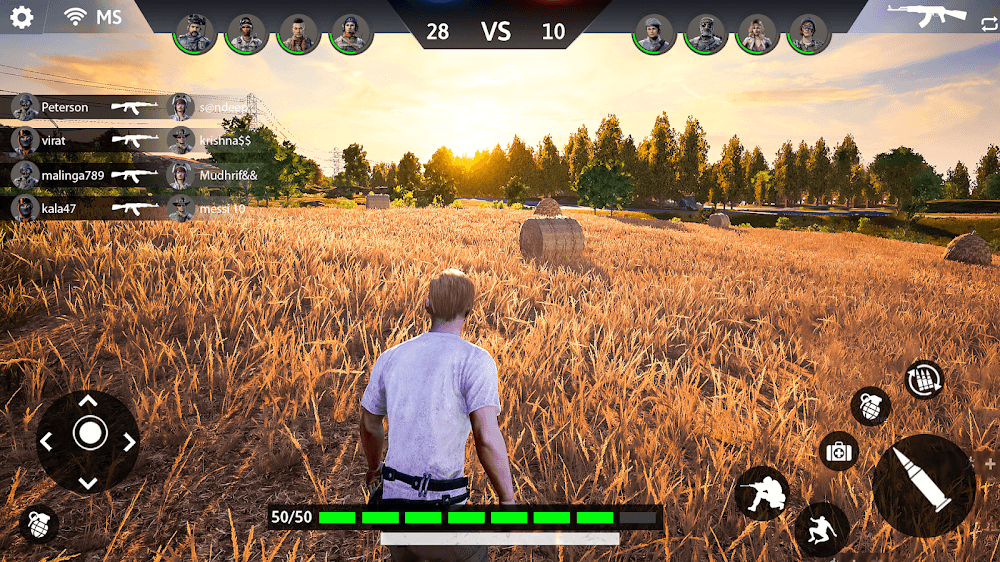Use the medkit button

tap(839, 452)
